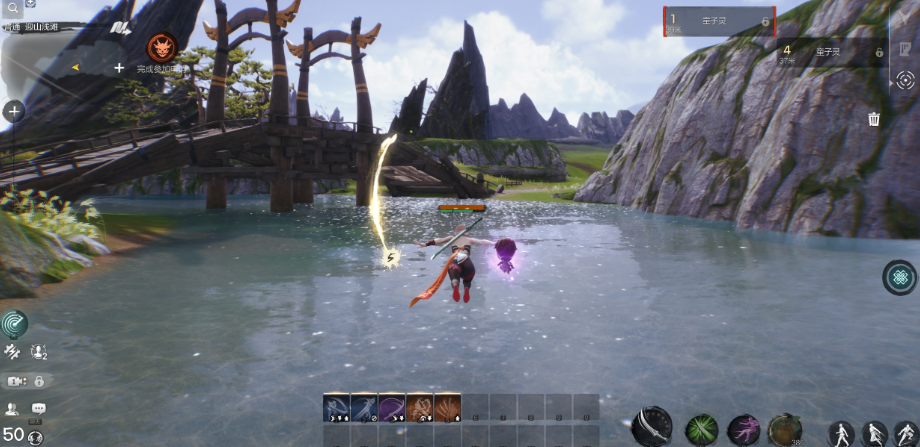Open the search magnifier icon
The image size is (920, 447).
click(11, 11)
